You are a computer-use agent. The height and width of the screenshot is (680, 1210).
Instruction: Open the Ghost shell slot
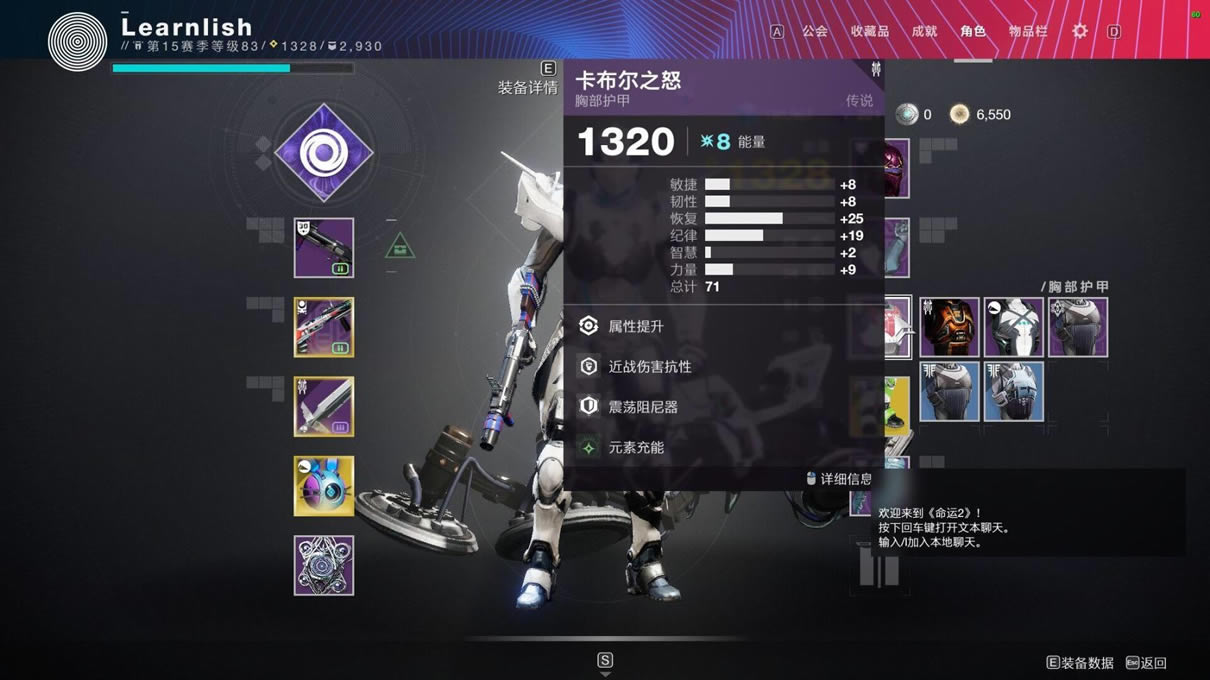[x=323, y=486]
